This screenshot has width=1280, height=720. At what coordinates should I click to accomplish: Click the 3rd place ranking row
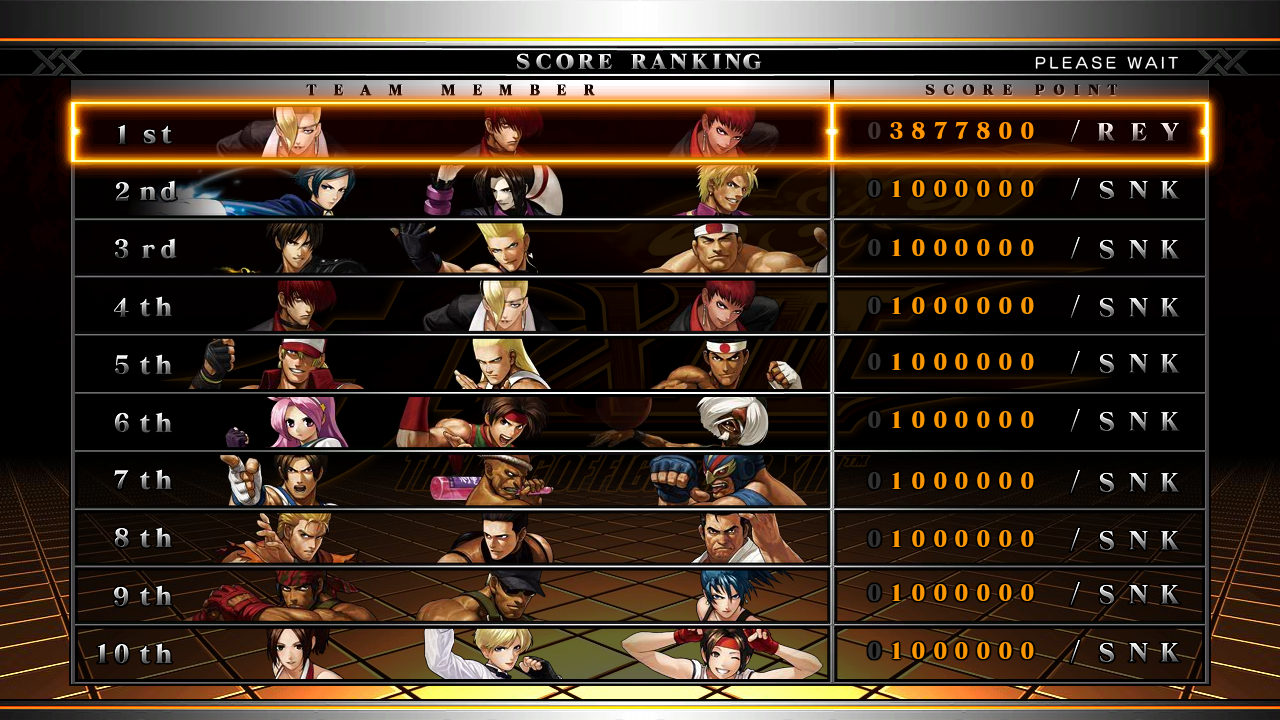pyautogui.click(x=640, y=248)
